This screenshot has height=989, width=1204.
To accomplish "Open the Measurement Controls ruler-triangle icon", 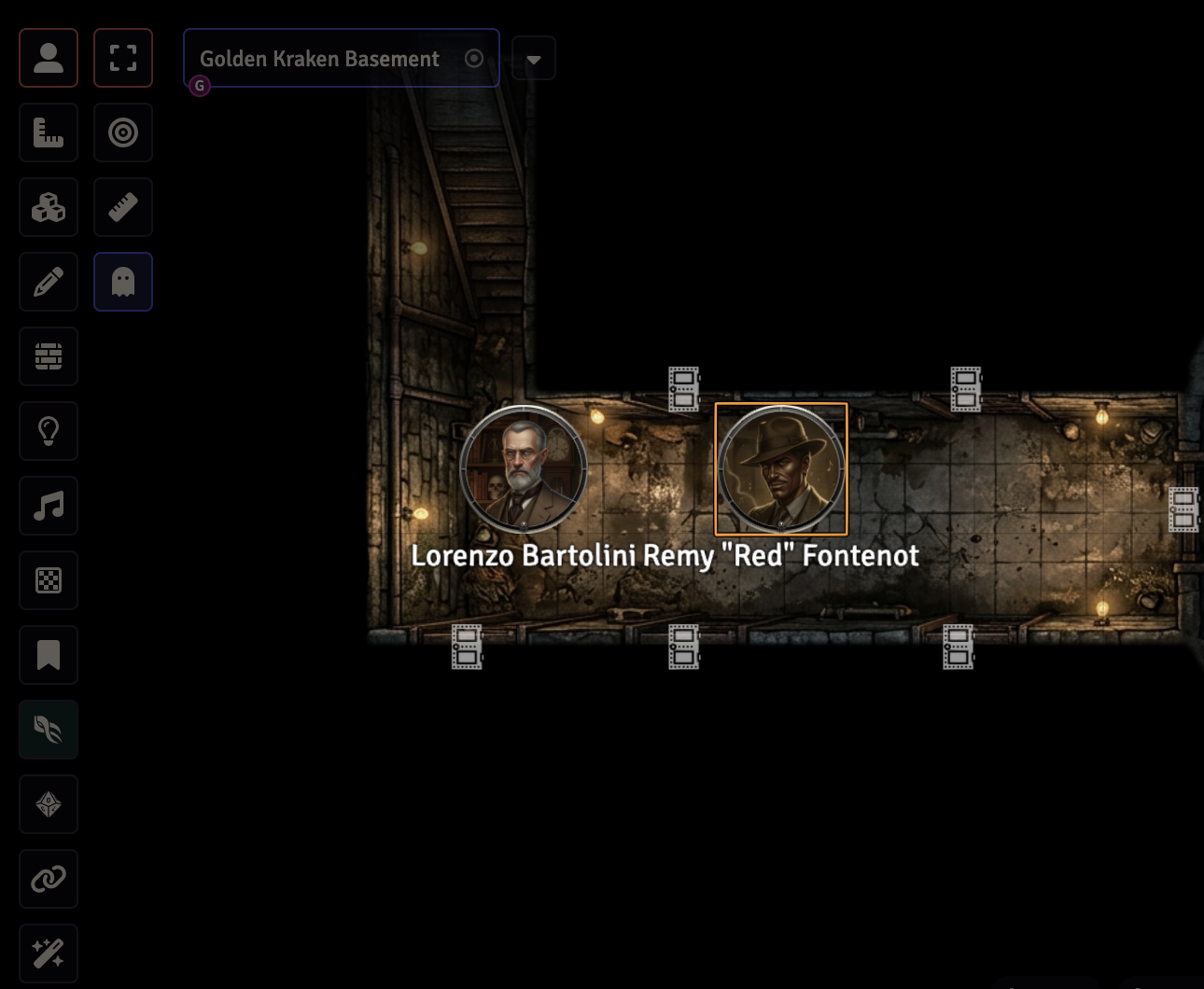I will coord(49,132).
